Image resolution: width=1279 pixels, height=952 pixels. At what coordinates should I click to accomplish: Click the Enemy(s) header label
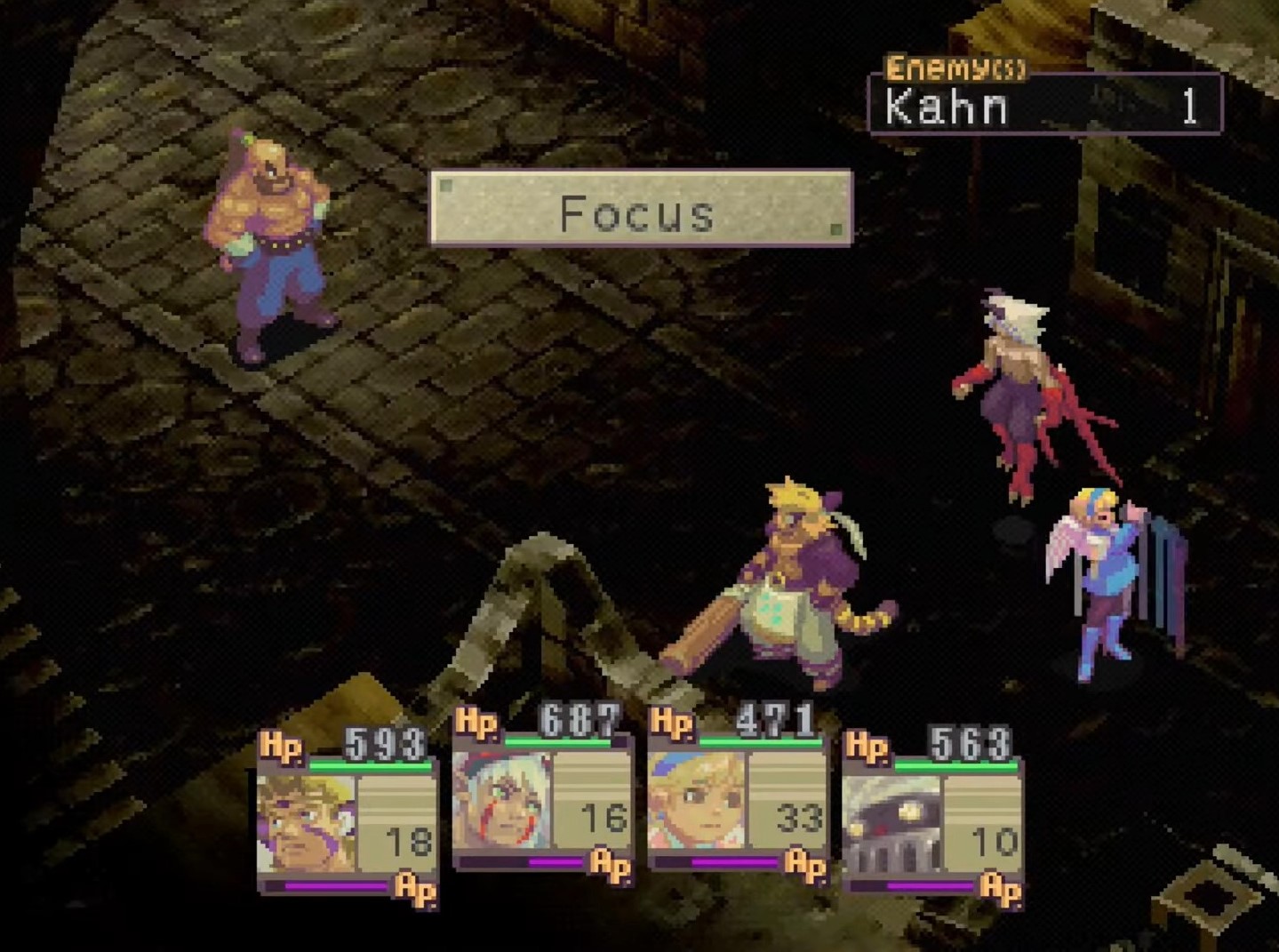[x=953, y=65]
